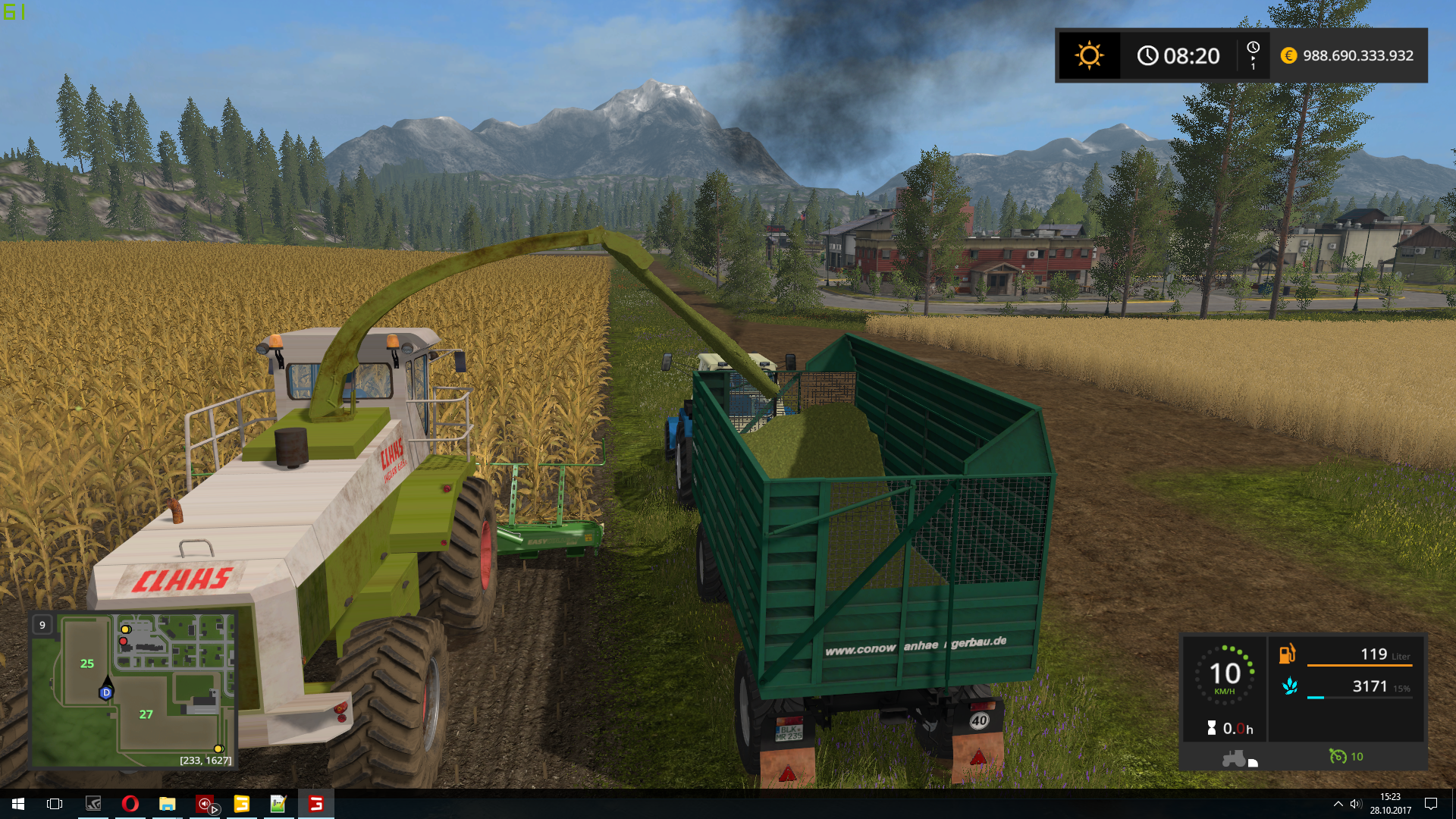Image resolution: width=1456 pixels, height=819 pixels.
Task: Select field 25 on the minimap
Action: [x=87, y=664]
